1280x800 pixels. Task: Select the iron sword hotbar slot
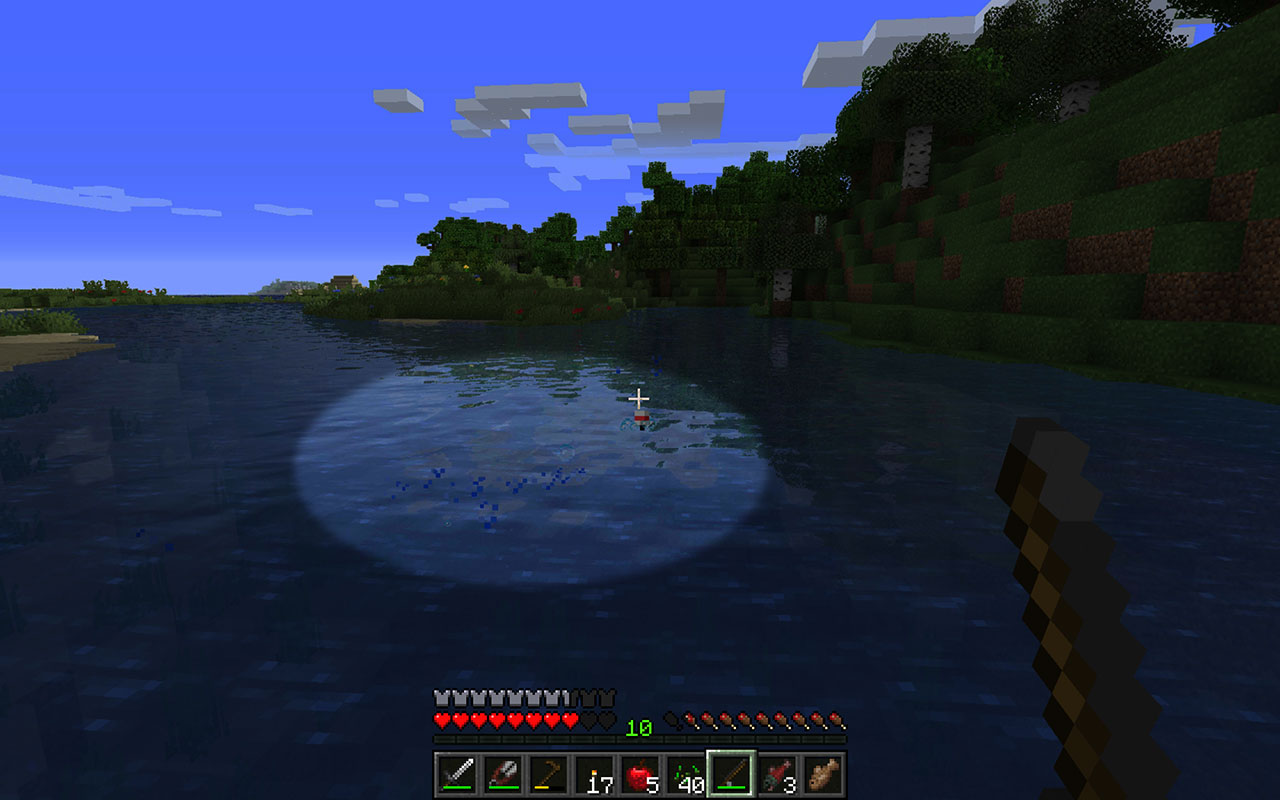456,775
